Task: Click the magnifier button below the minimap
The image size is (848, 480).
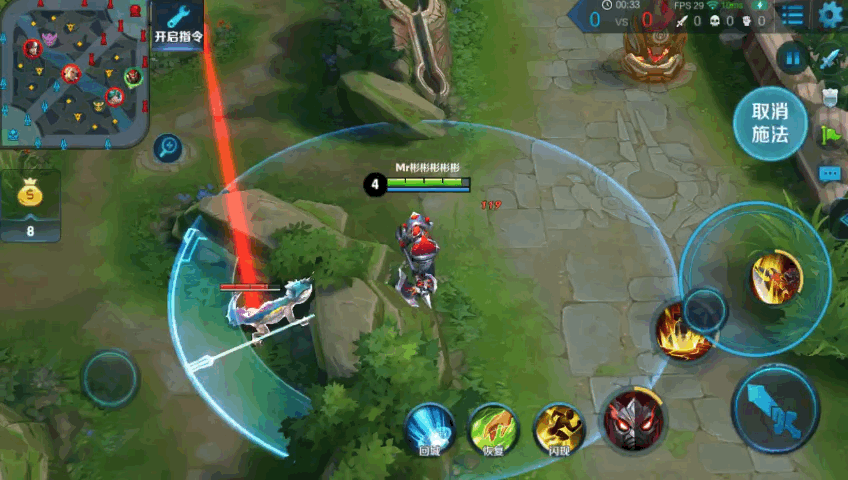Action: [167, 149]
